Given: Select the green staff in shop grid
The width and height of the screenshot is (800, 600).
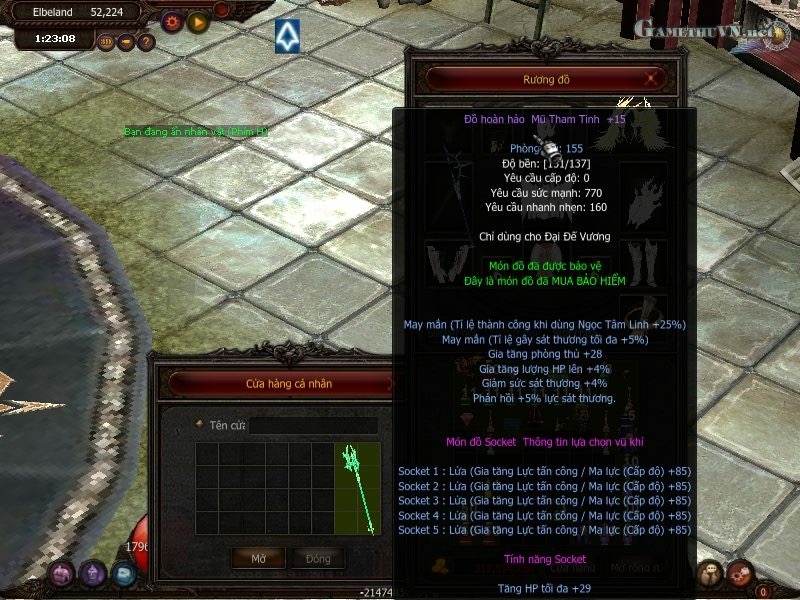Looking at the screenshot, I should (358, 486).
